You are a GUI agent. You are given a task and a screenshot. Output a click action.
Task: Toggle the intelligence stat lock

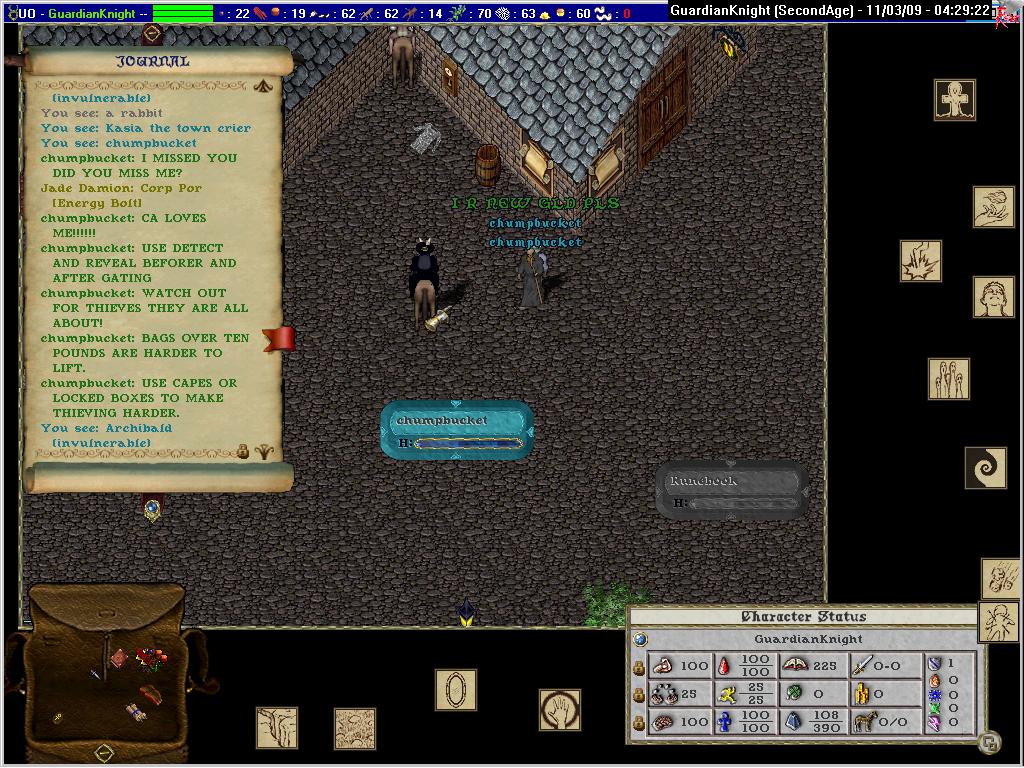[x=639, y=722]
